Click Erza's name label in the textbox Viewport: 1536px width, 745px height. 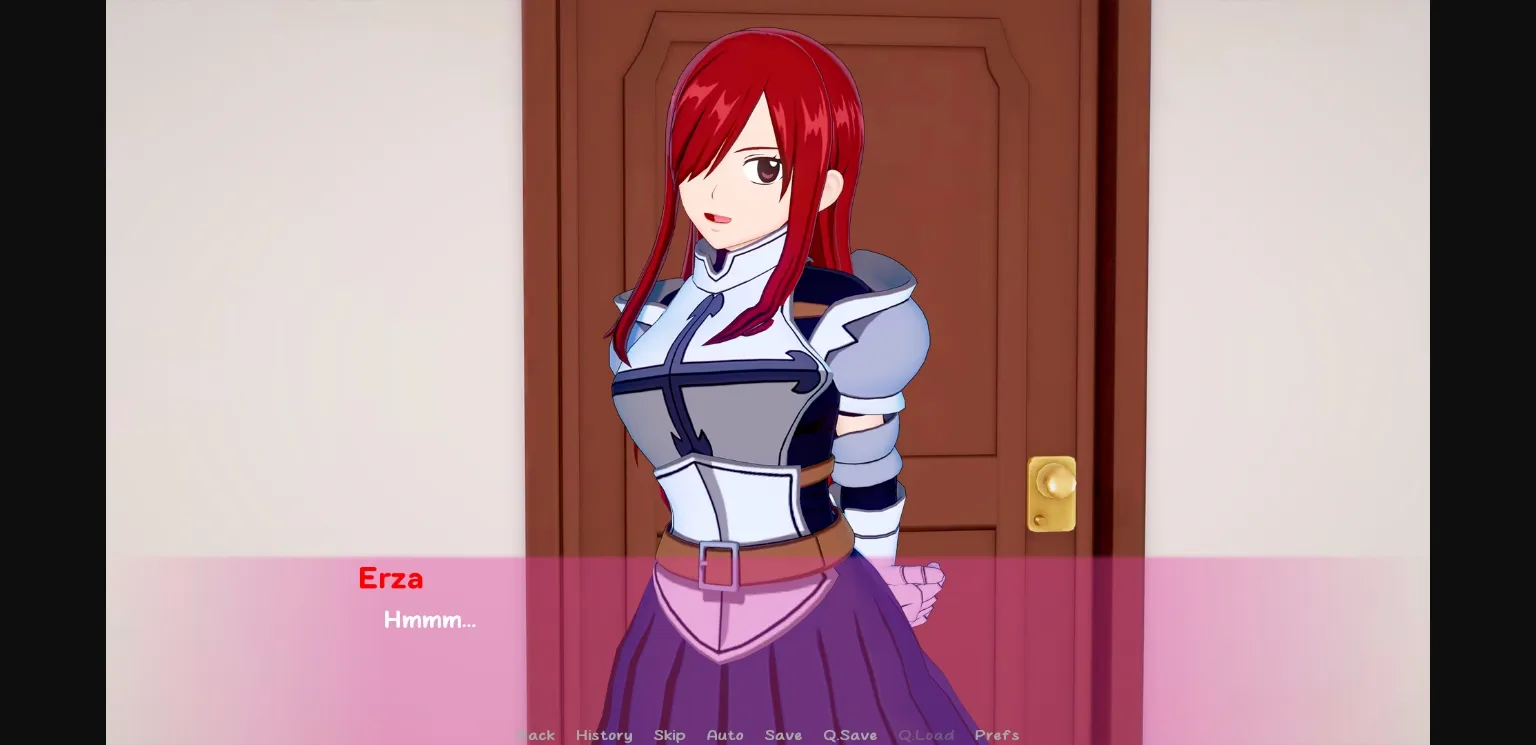point(392,578)
